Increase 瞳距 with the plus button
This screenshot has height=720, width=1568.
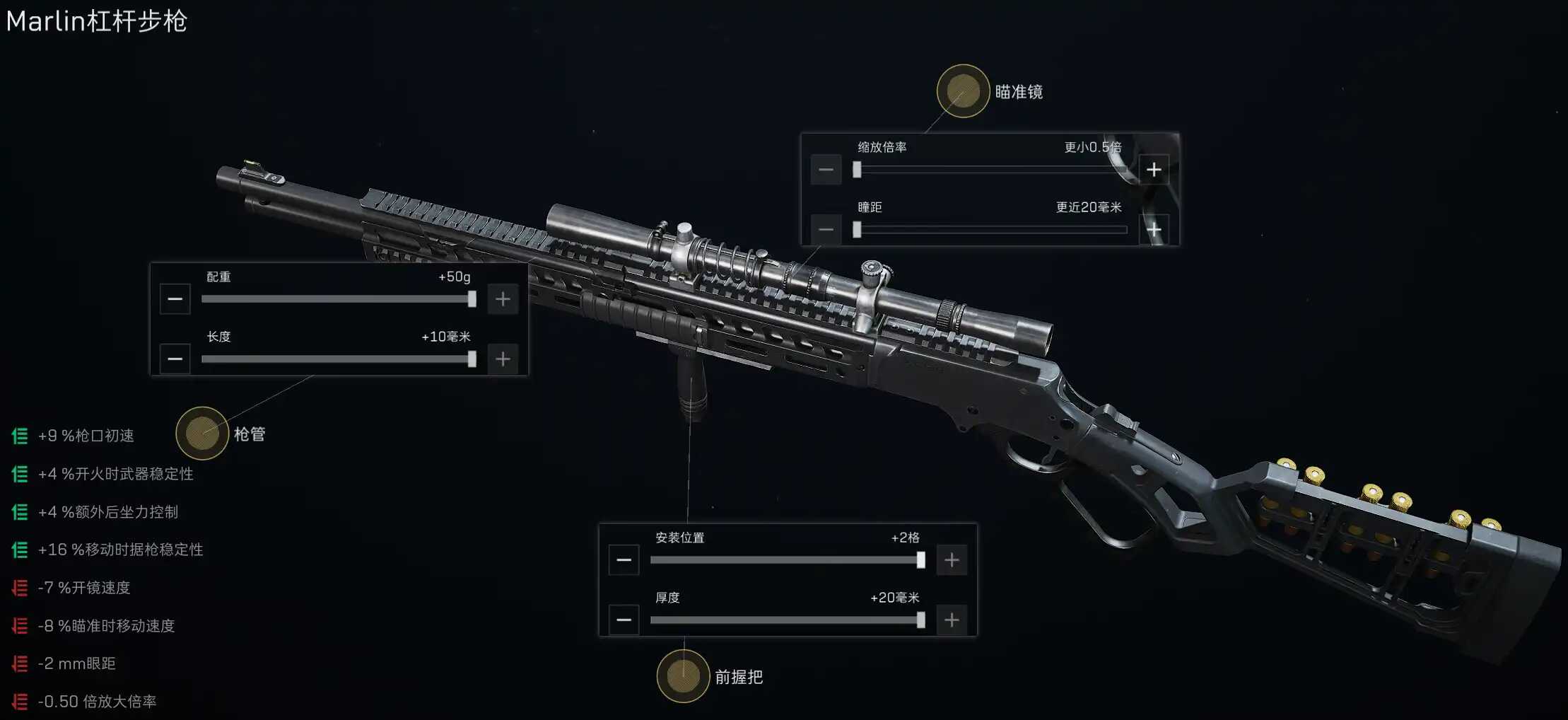tap(1154, 230)
